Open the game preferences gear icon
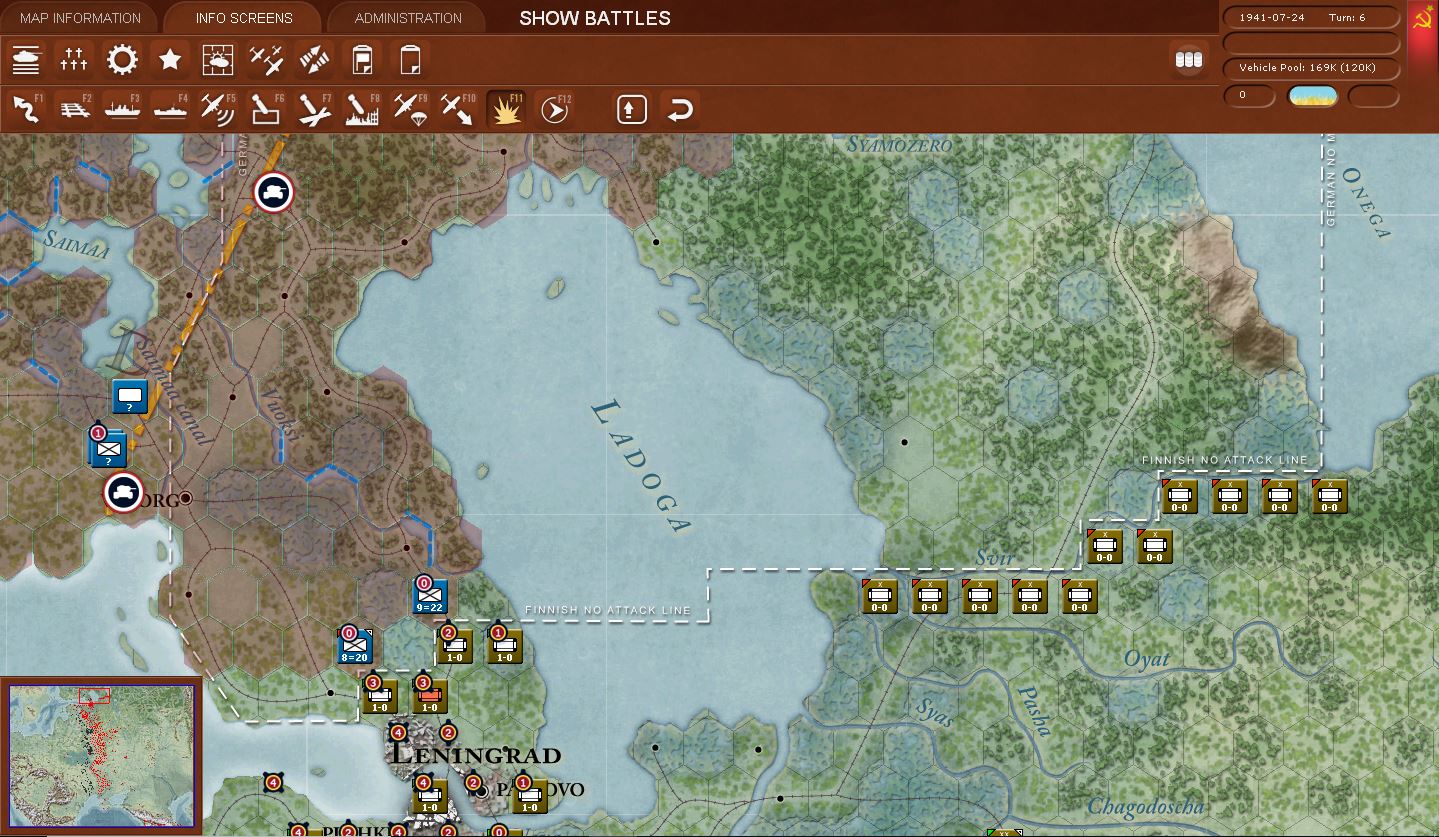This screenshot has width=1439, height=837. click(122, 60)
